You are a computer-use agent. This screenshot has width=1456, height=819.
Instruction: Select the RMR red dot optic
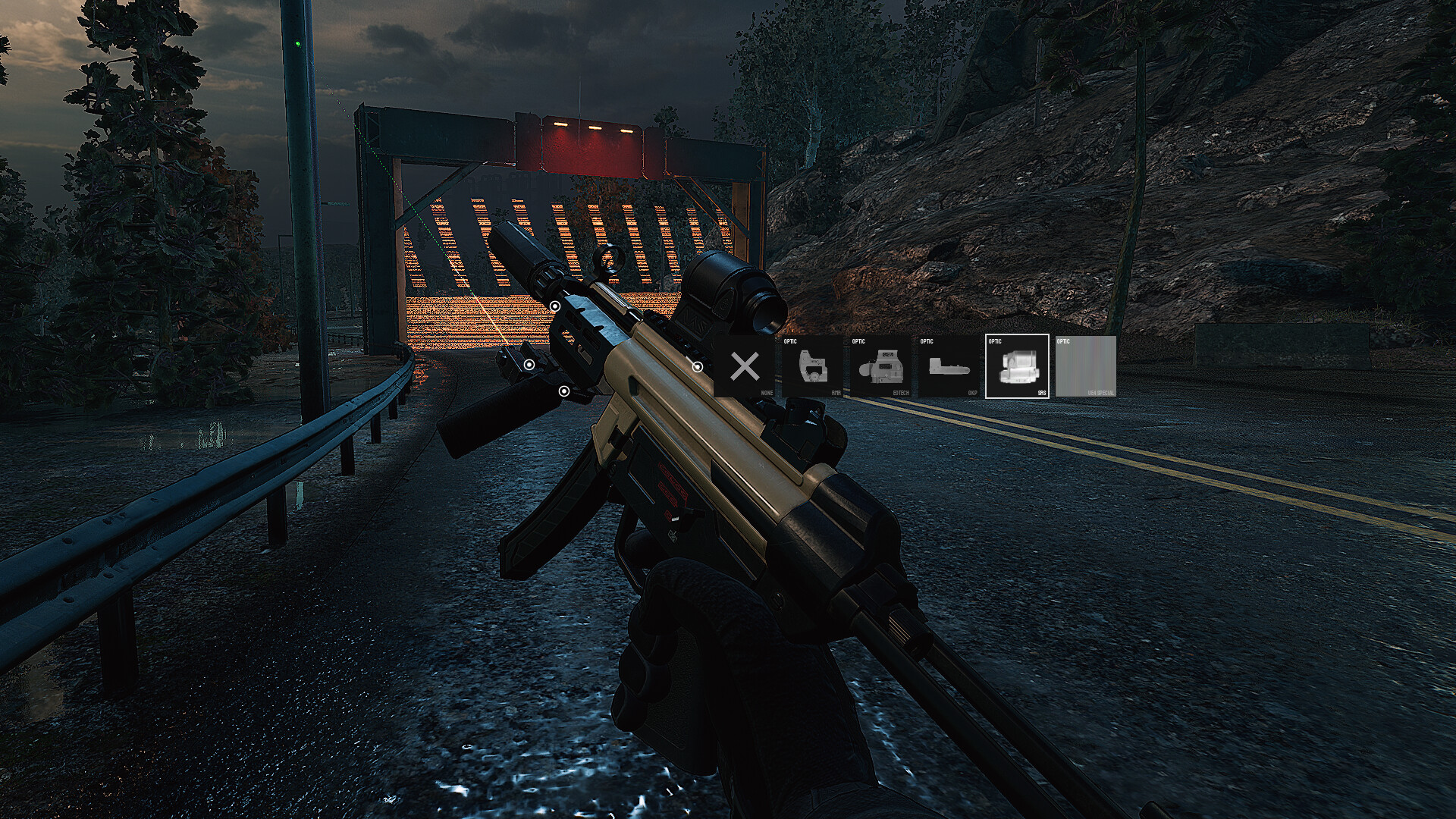coord(812,368)
